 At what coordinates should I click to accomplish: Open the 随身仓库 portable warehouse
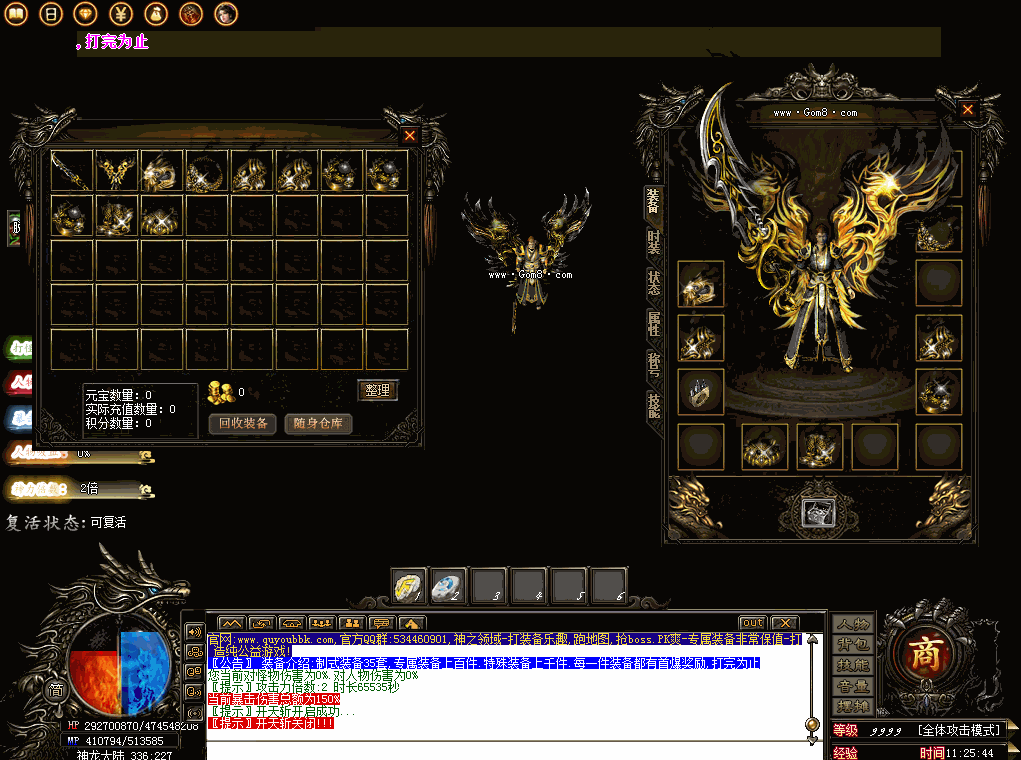tap(318, 423)
